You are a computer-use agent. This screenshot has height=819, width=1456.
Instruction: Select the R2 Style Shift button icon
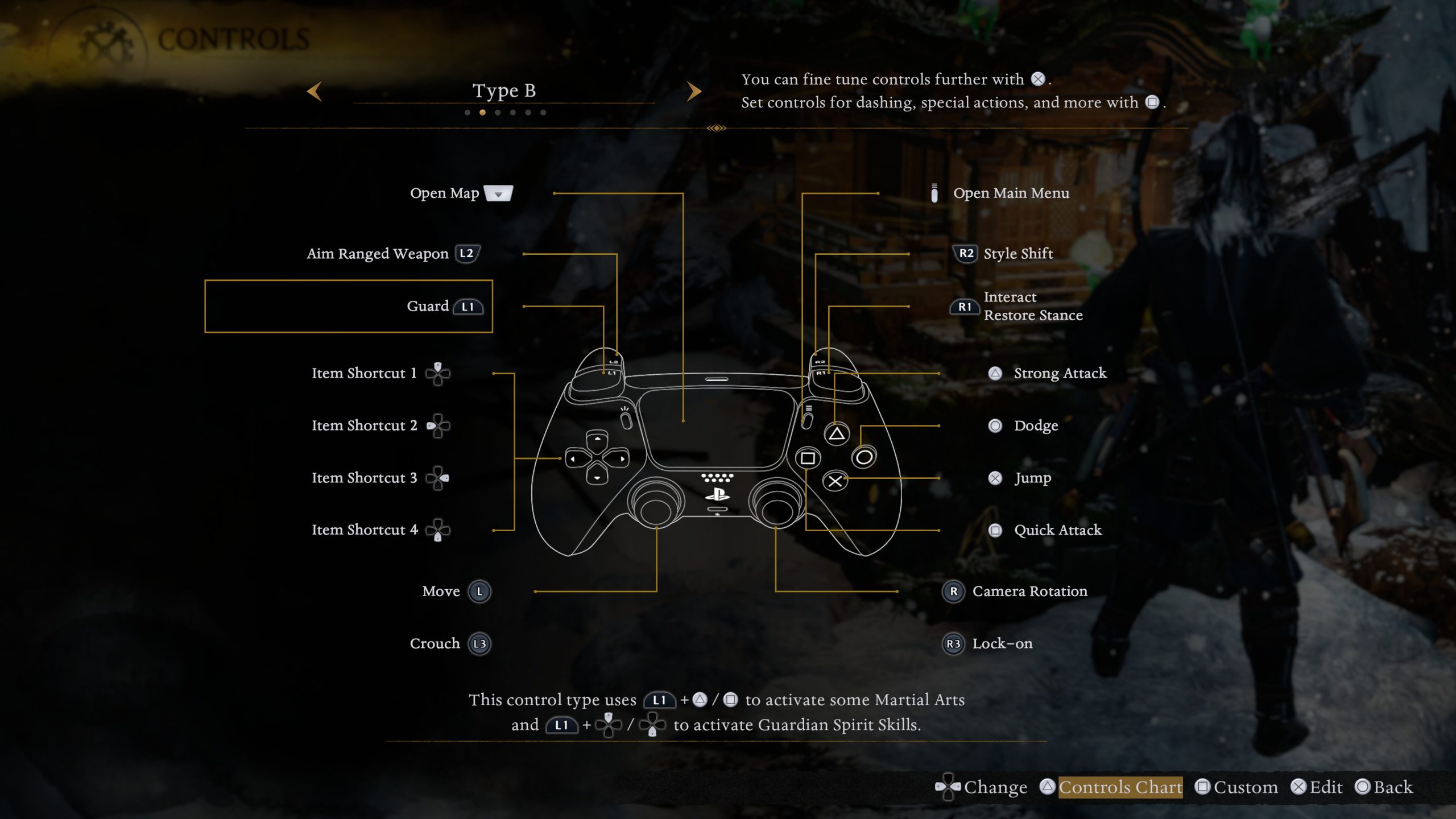click(965, 254)
